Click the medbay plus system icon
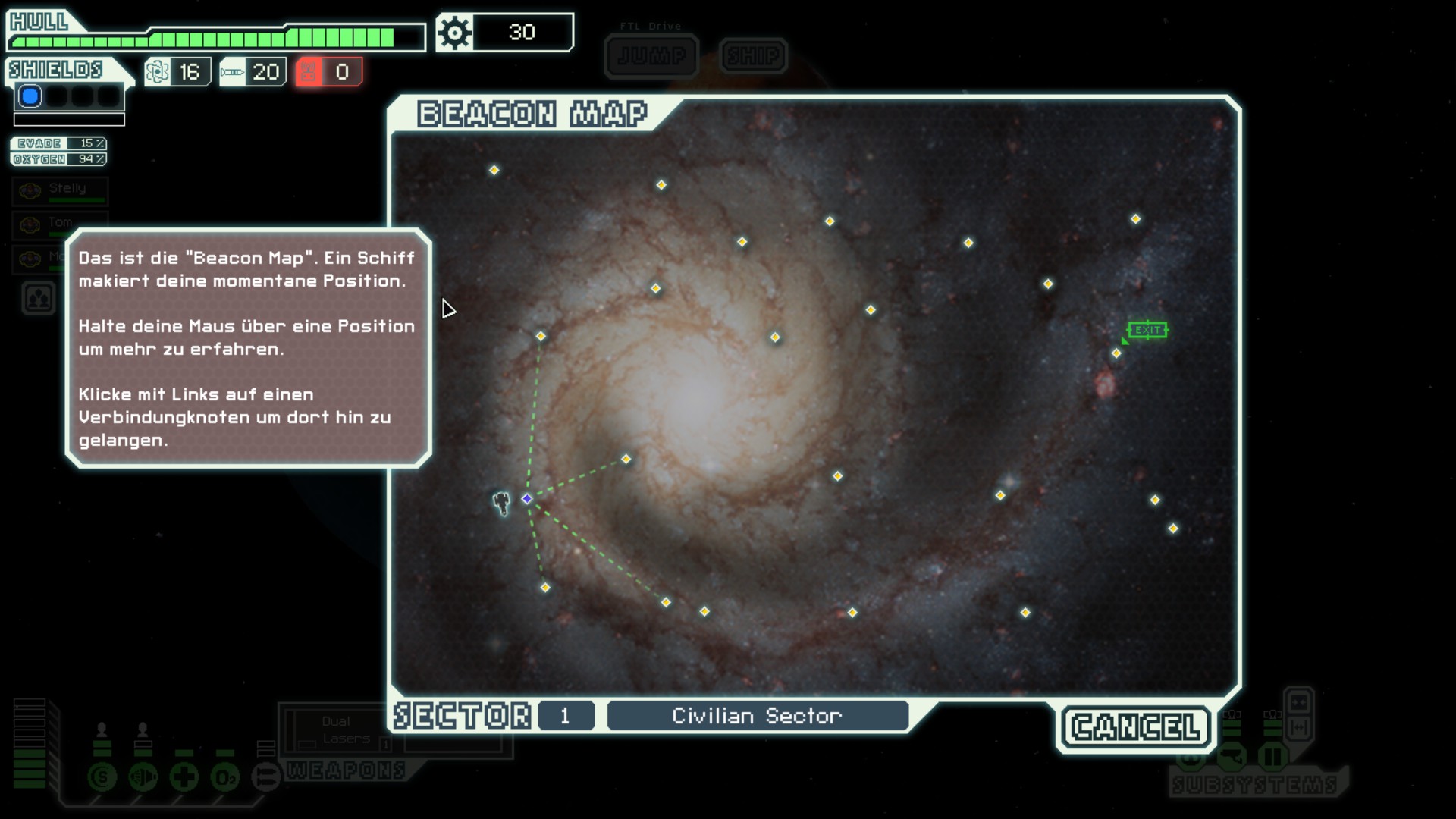 click(x=184, y=777)
